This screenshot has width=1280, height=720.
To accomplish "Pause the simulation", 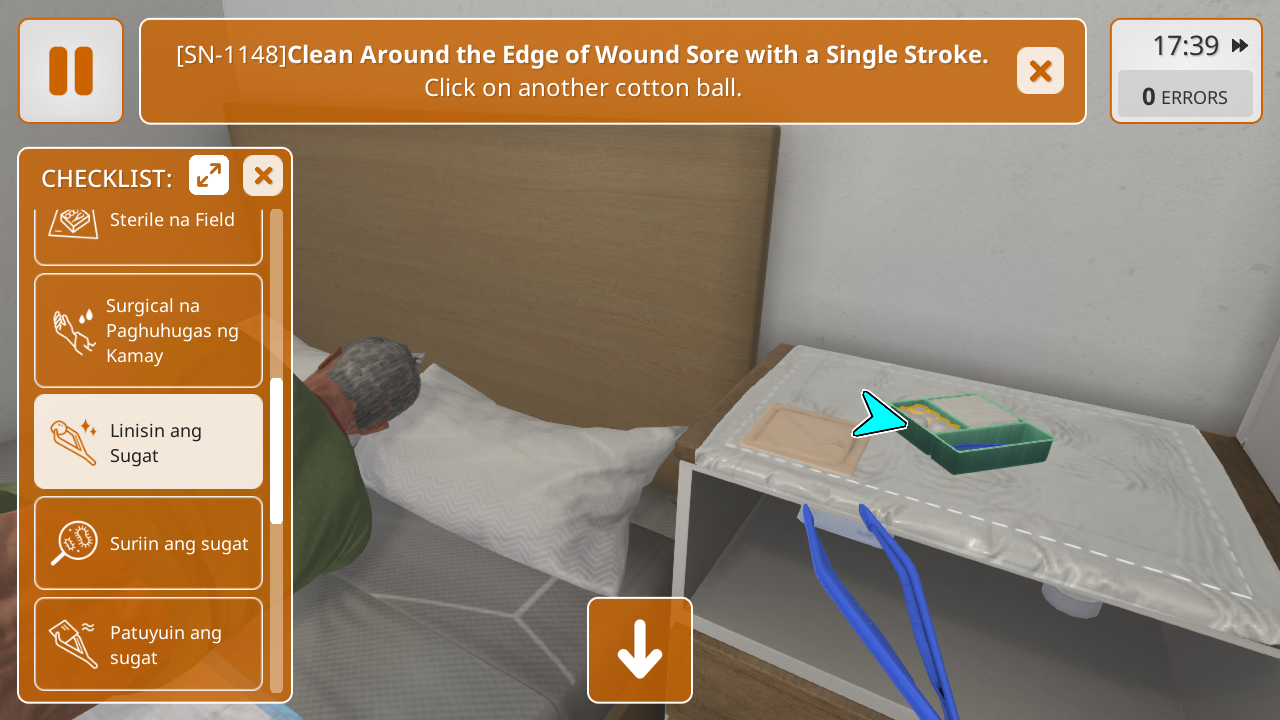I will click(x=70, y=71).
